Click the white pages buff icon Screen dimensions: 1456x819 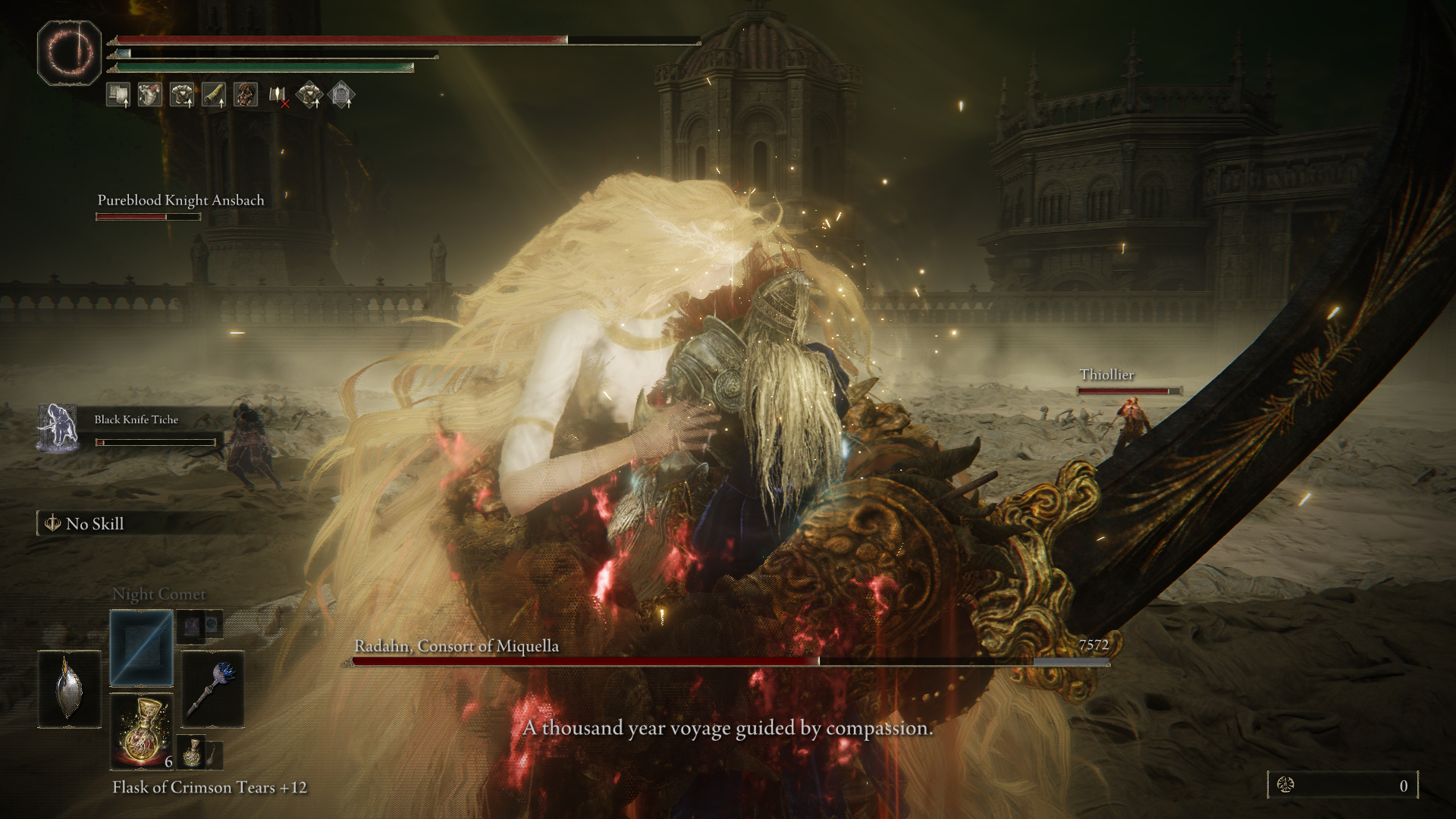coord(118,95)
